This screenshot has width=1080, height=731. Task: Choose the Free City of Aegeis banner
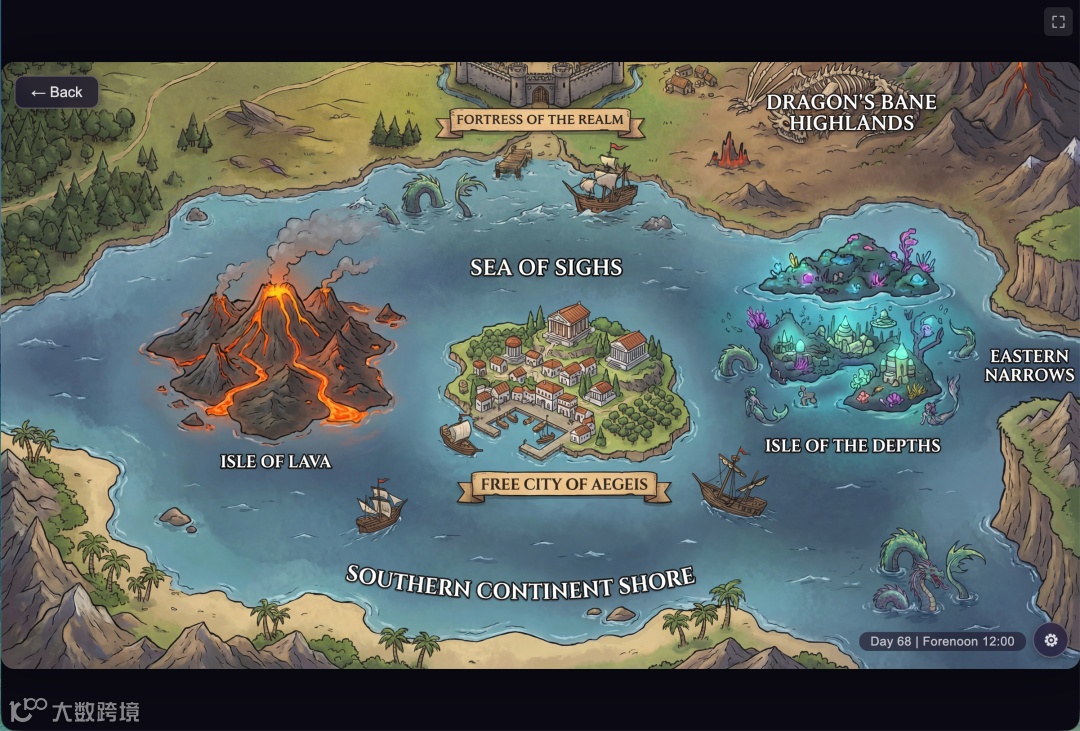click(x=564, y=485)
